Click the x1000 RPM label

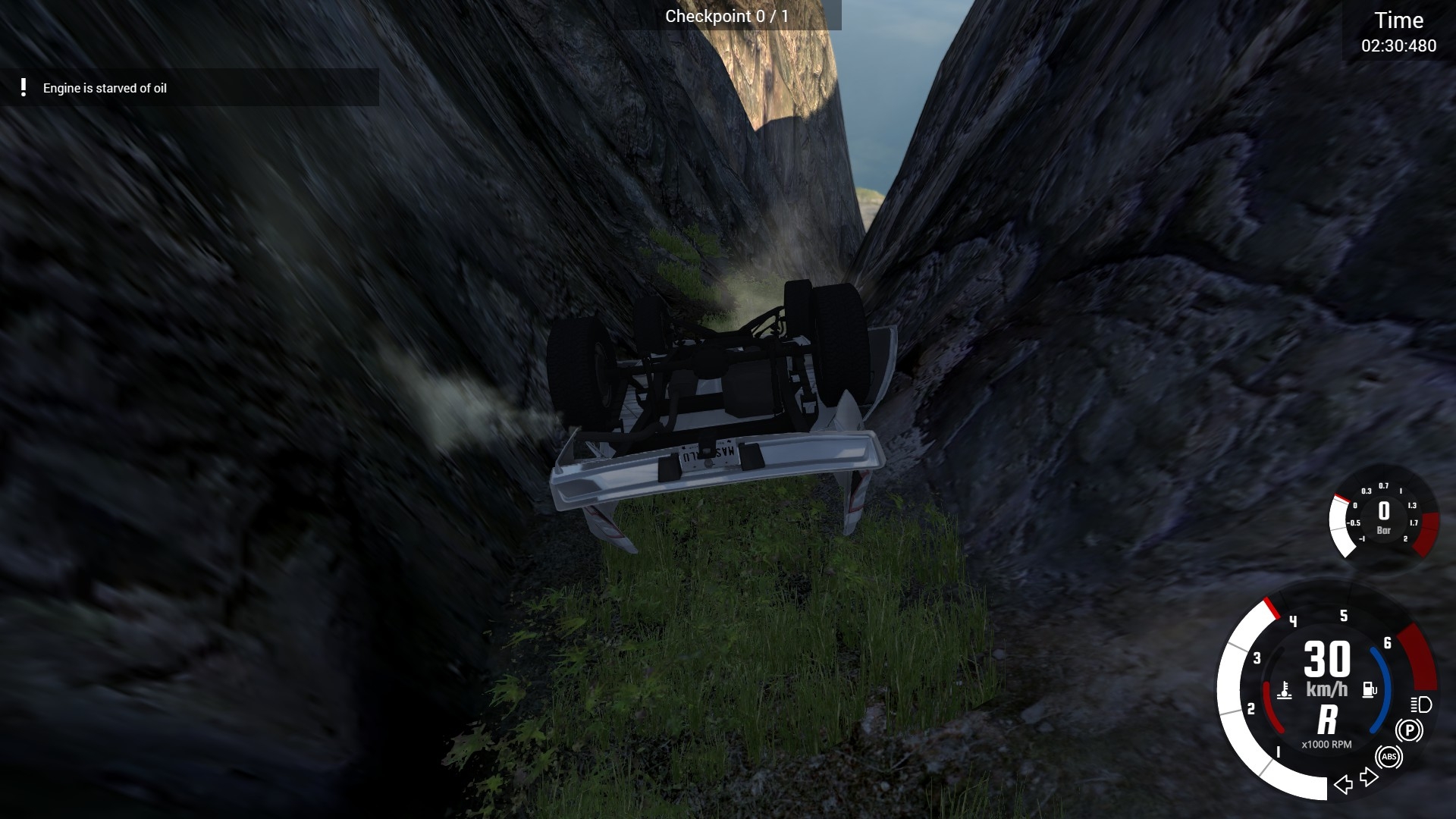(1326, 744)
